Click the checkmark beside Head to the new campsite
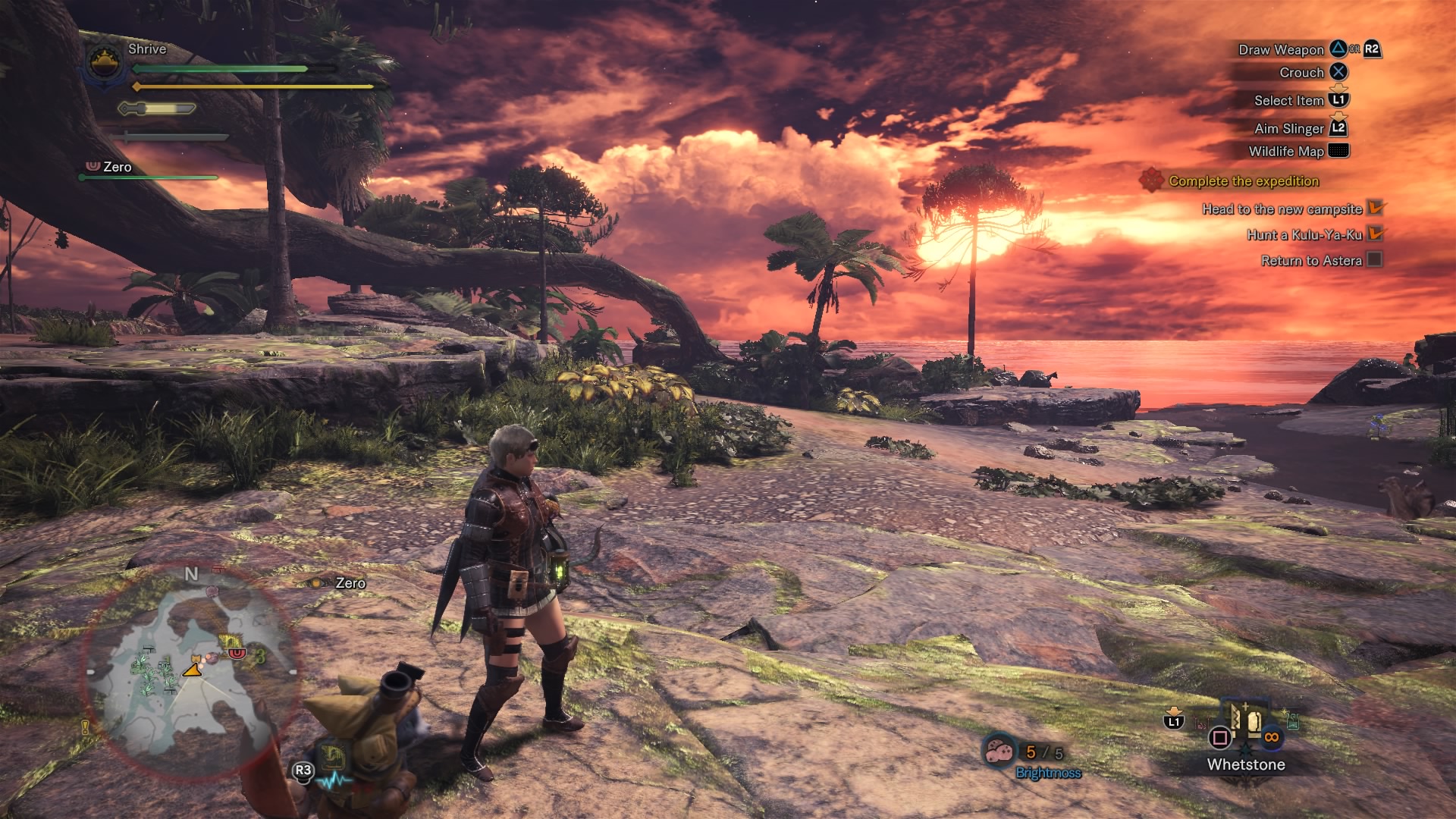The width and height of the screenshot is (1456, 819). [x=1373, y=209]
